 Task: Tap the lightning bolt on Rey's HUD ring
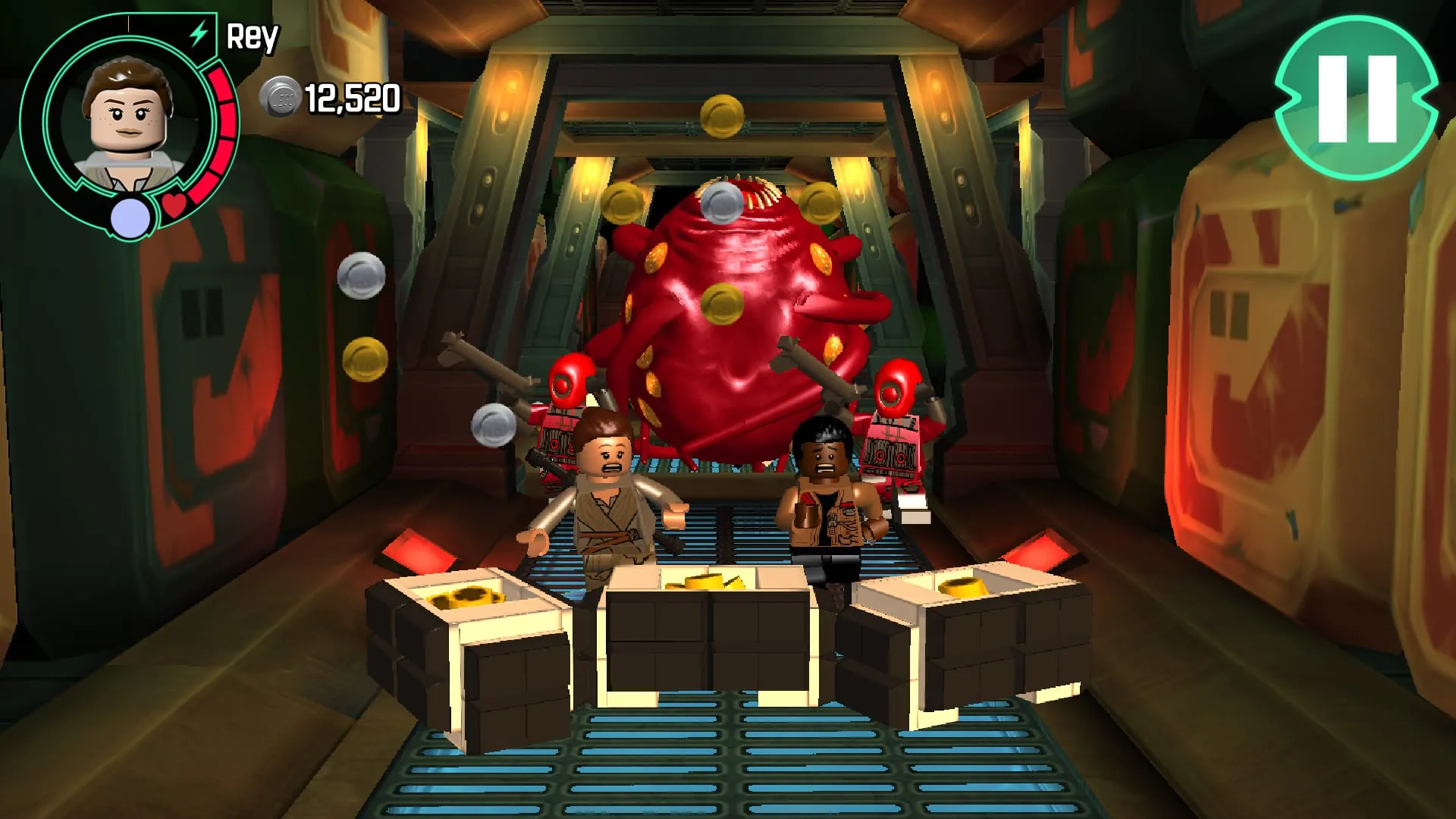[197, 32]
